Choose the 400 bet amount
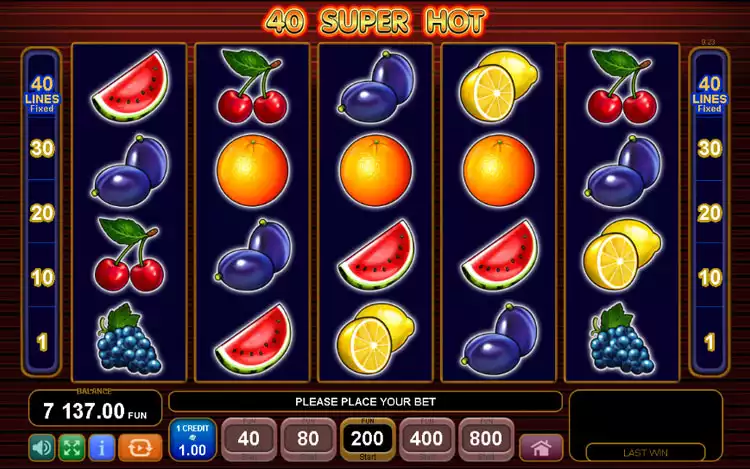This screenshot has height=469, width=750. pyautogui.click(x=427, y=438)
